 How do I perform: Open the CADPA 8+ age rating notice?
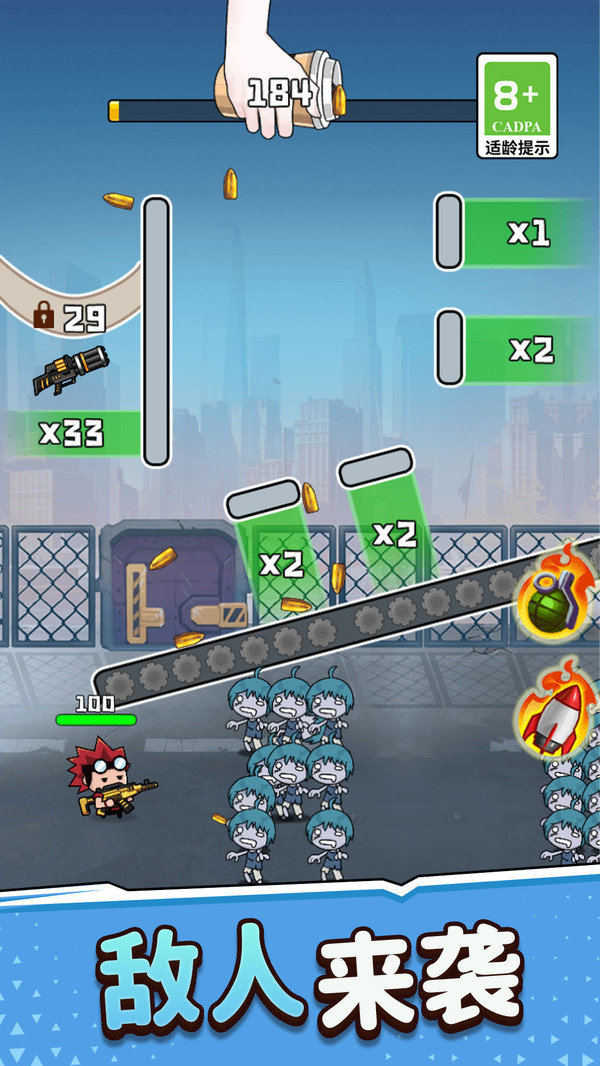pos(517,106)
